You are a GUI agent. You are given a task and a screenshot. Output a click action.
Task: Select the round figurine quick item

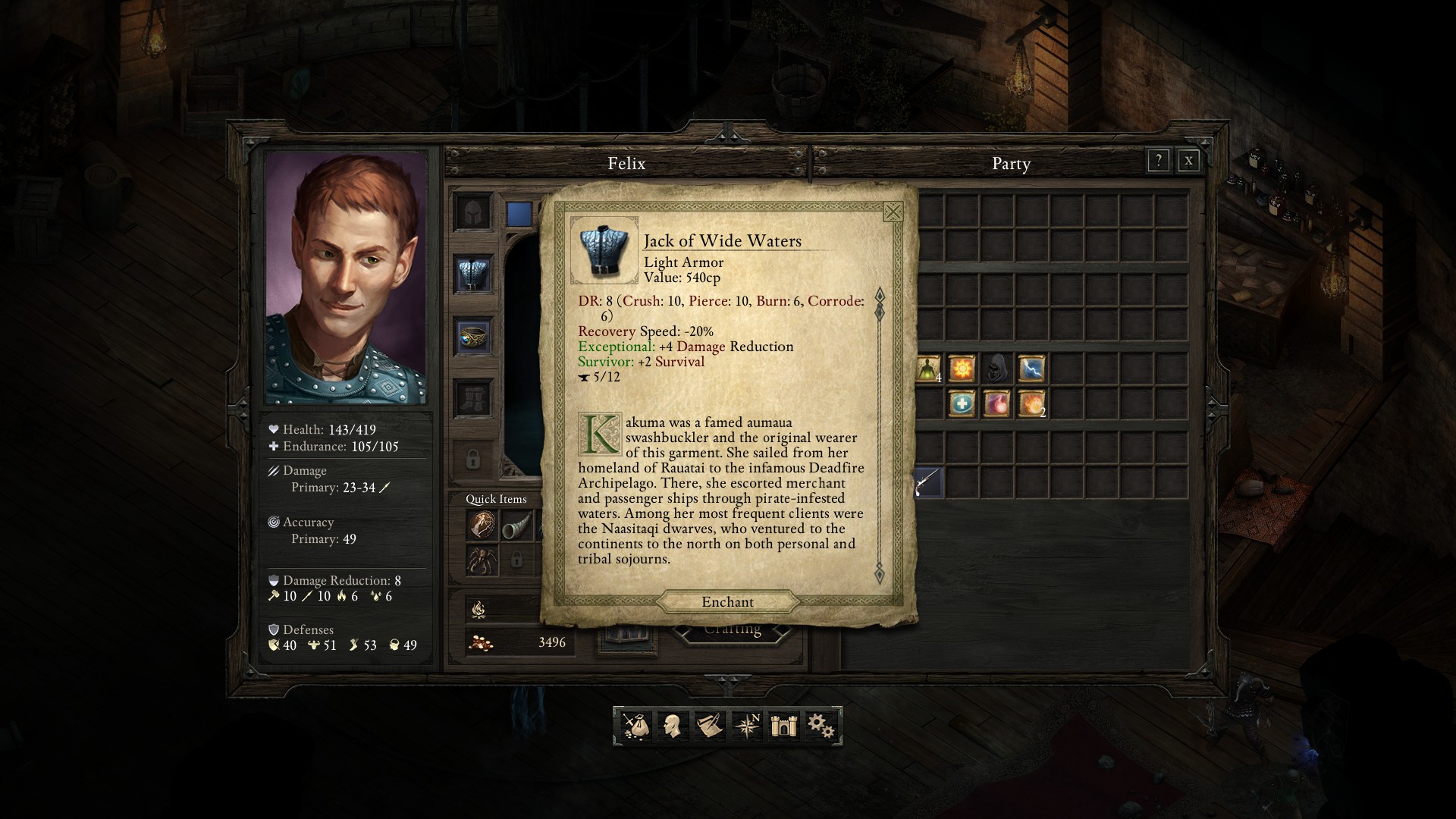482,525
